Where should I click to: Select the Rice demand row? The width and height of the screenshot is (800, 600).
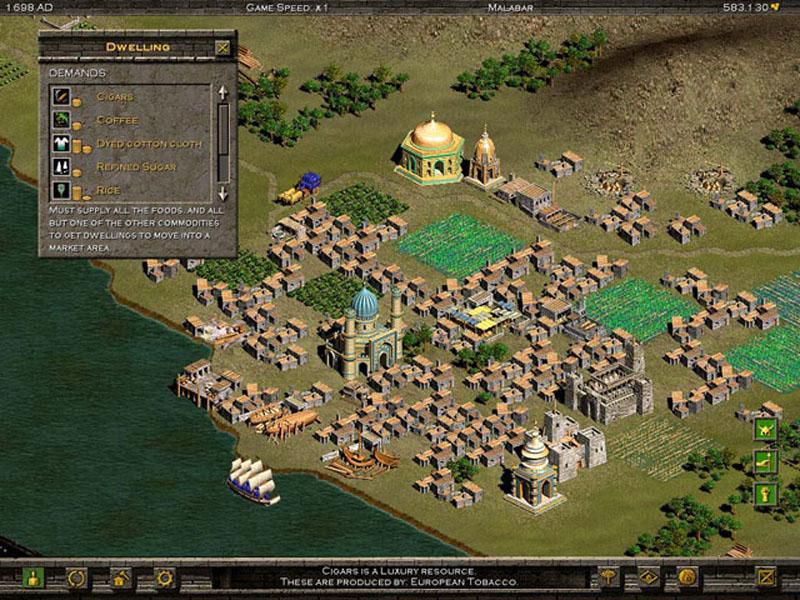(x=106, y=189)
